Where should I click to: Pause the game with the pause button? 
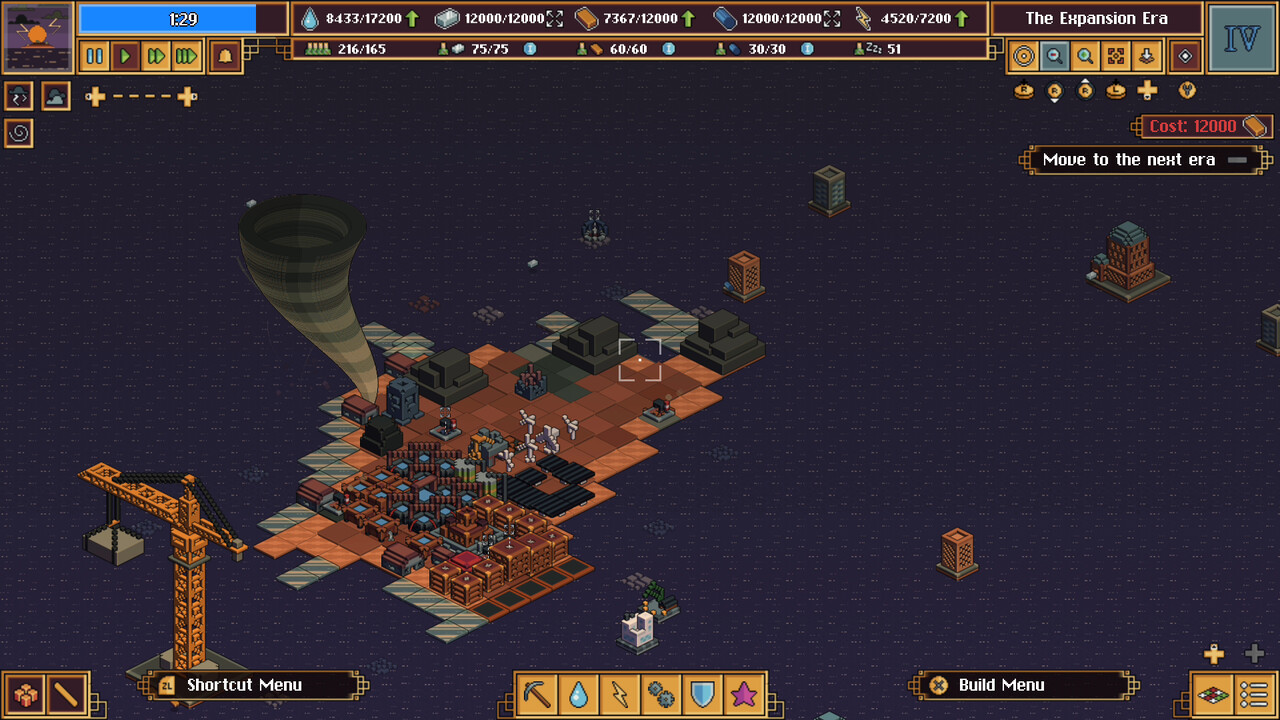[x=94, y=57]
